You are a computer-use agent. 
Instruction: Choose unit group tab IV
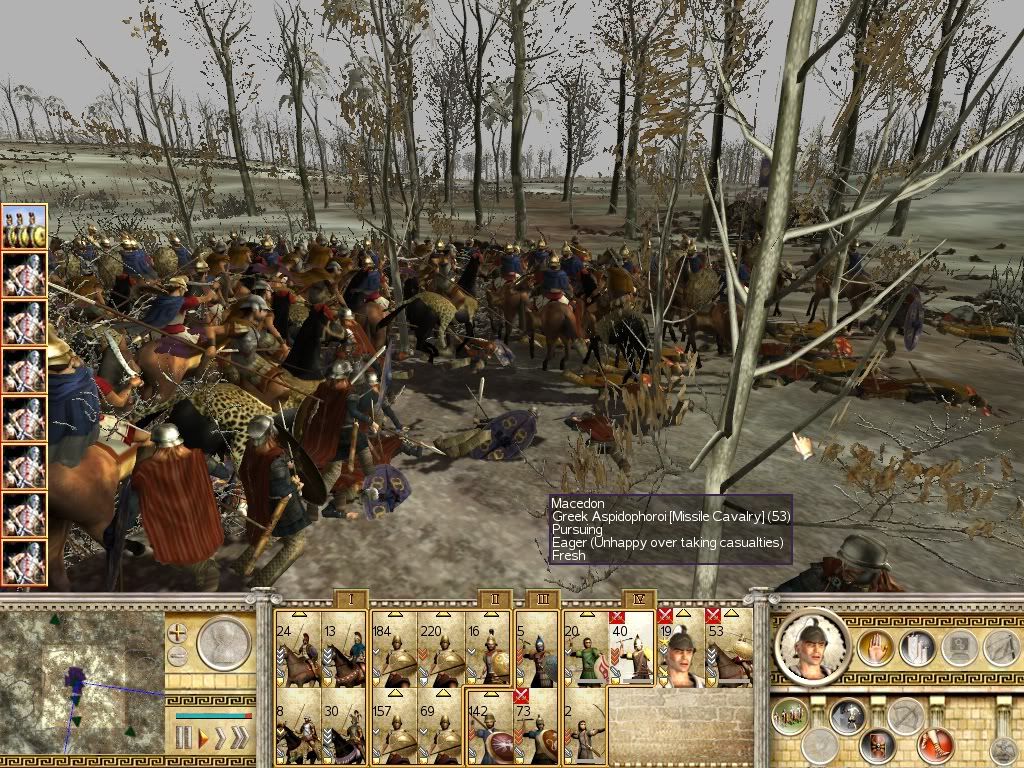(638, 599)
